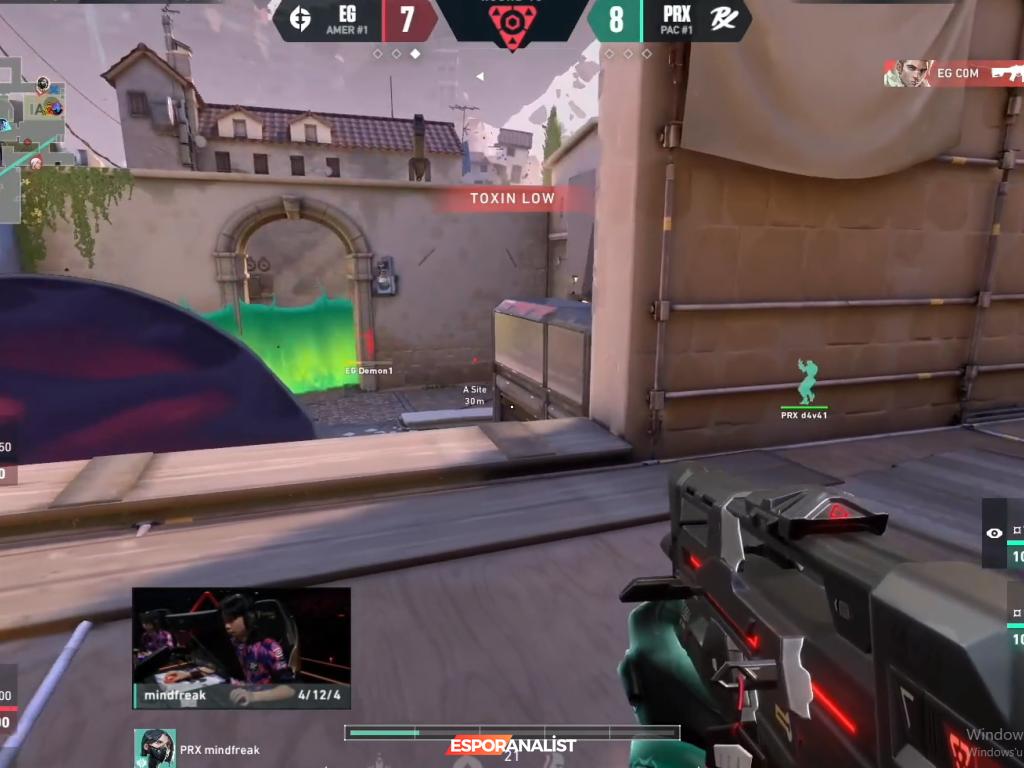Select the EG team logo in scoreboard
Image resolution: width=1024 pixels, height=768 pixels.
299,20
